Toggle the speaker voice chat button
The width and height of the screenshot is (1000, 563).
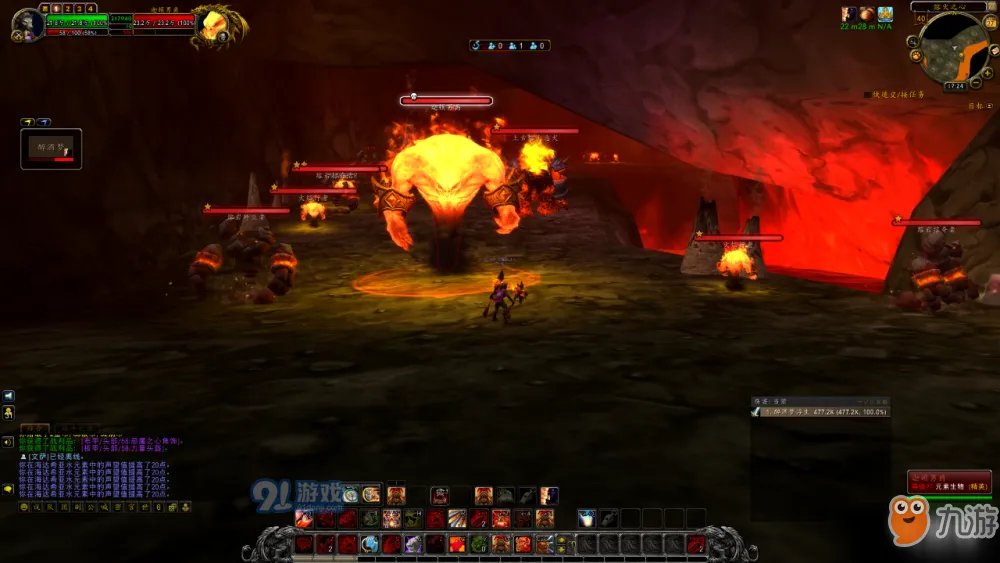tap(8, 440)
